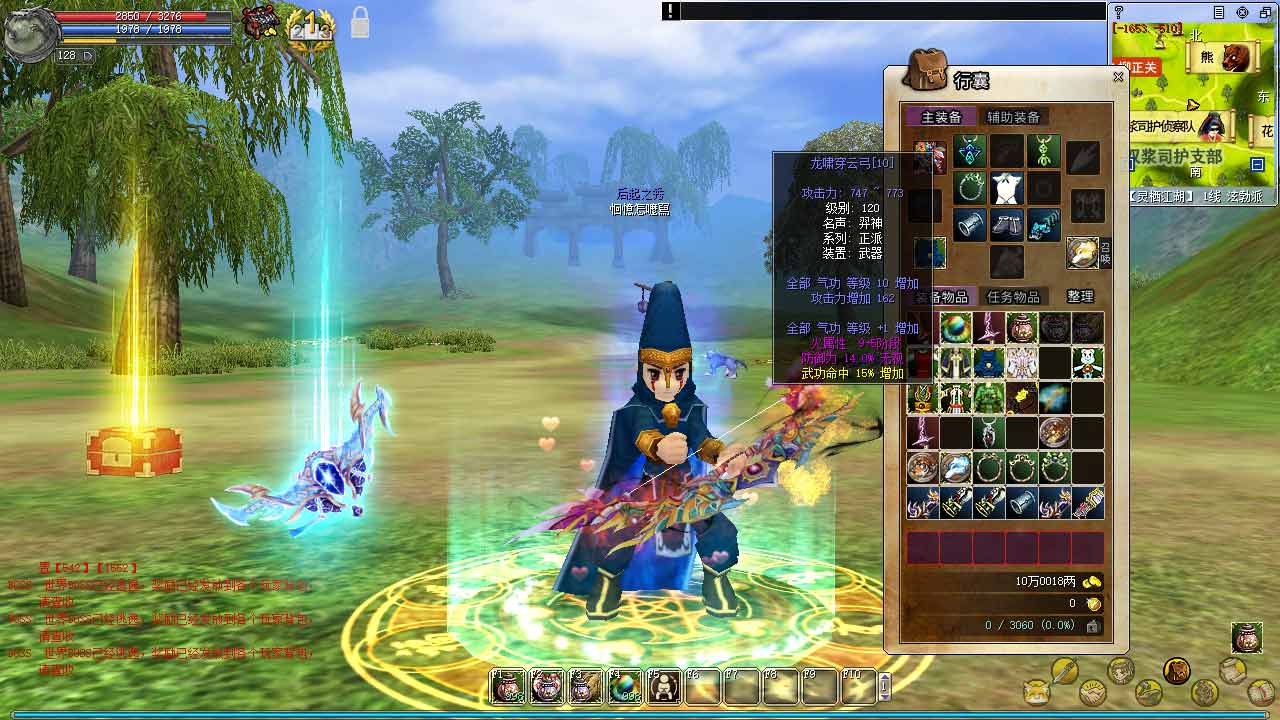Use the first hotbar potion jar slot

[508, 686]
